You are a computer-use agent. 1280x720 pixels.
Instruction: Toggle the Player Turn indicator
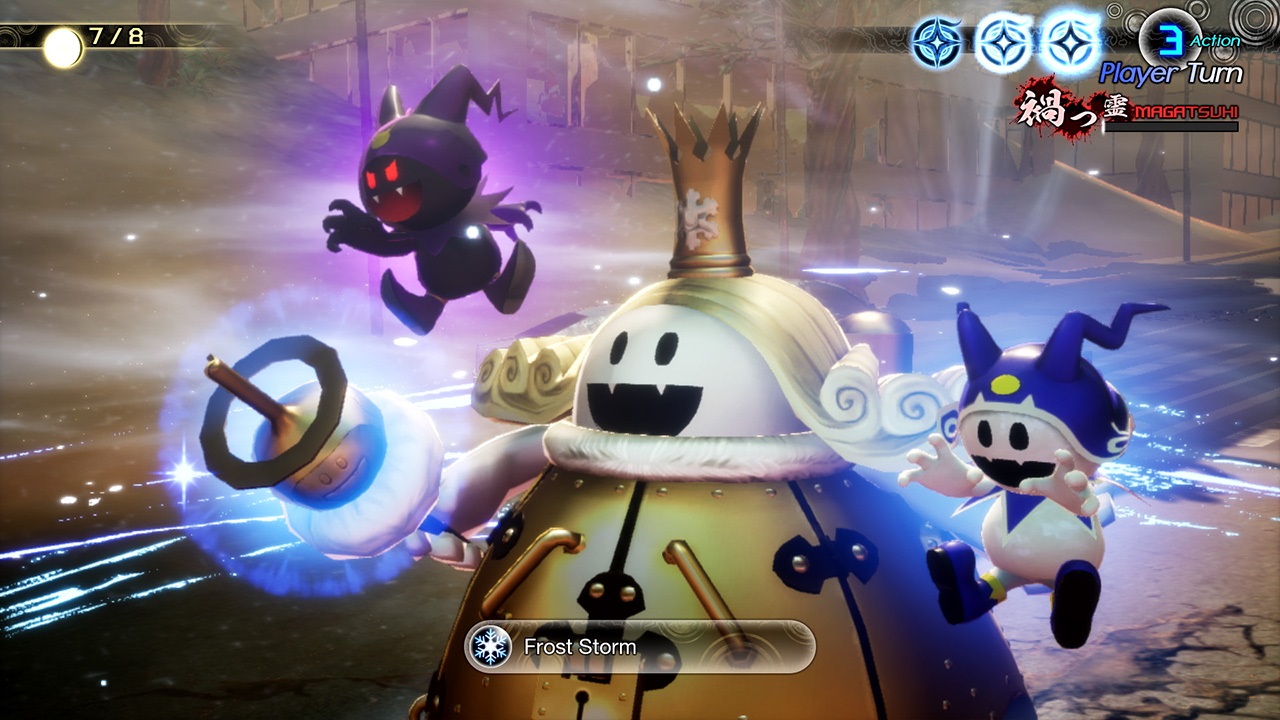coord(1172,72)
